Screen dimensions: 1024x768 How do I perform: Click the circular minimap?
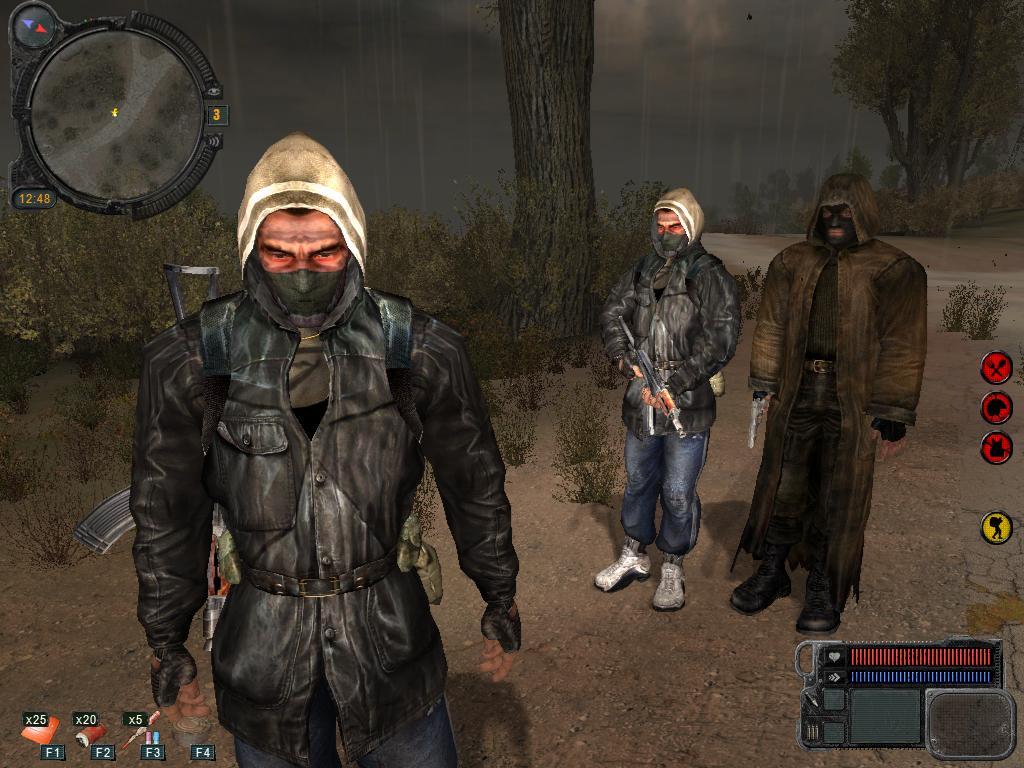[116, 112]
